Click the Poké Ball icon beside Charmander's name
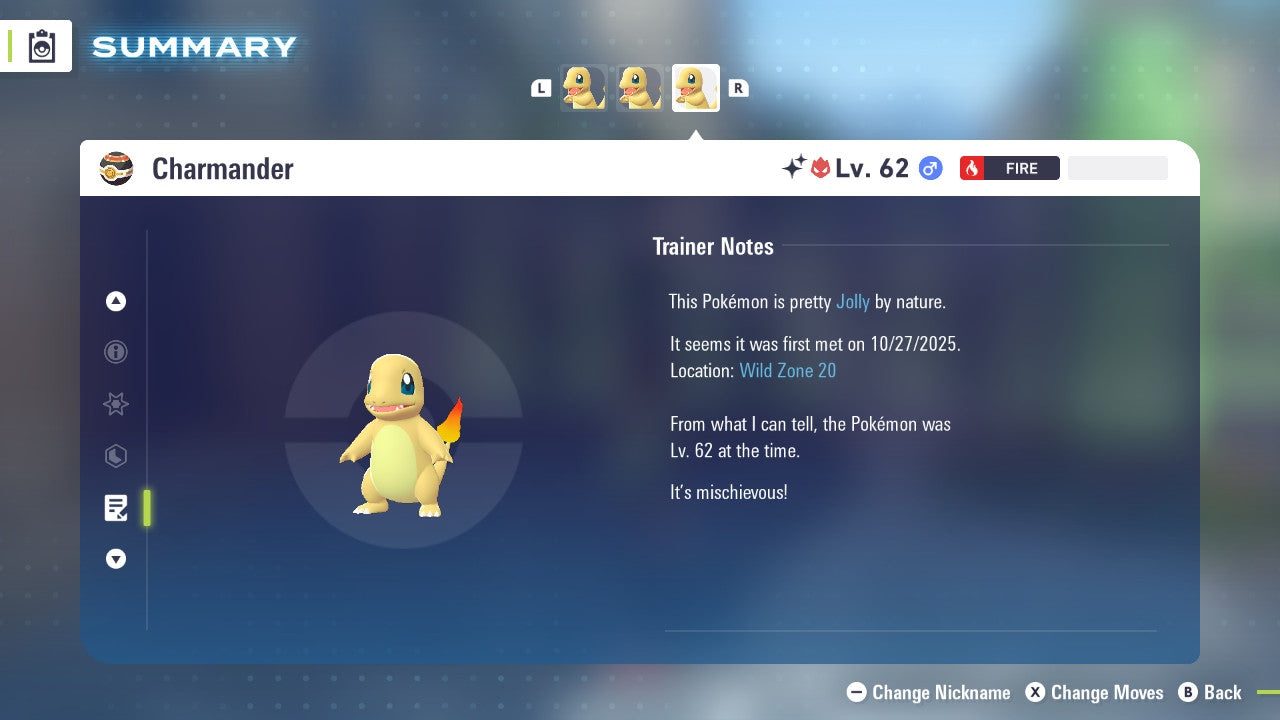The height and width of the screenshot is (720, 1280). pos(116,168)
